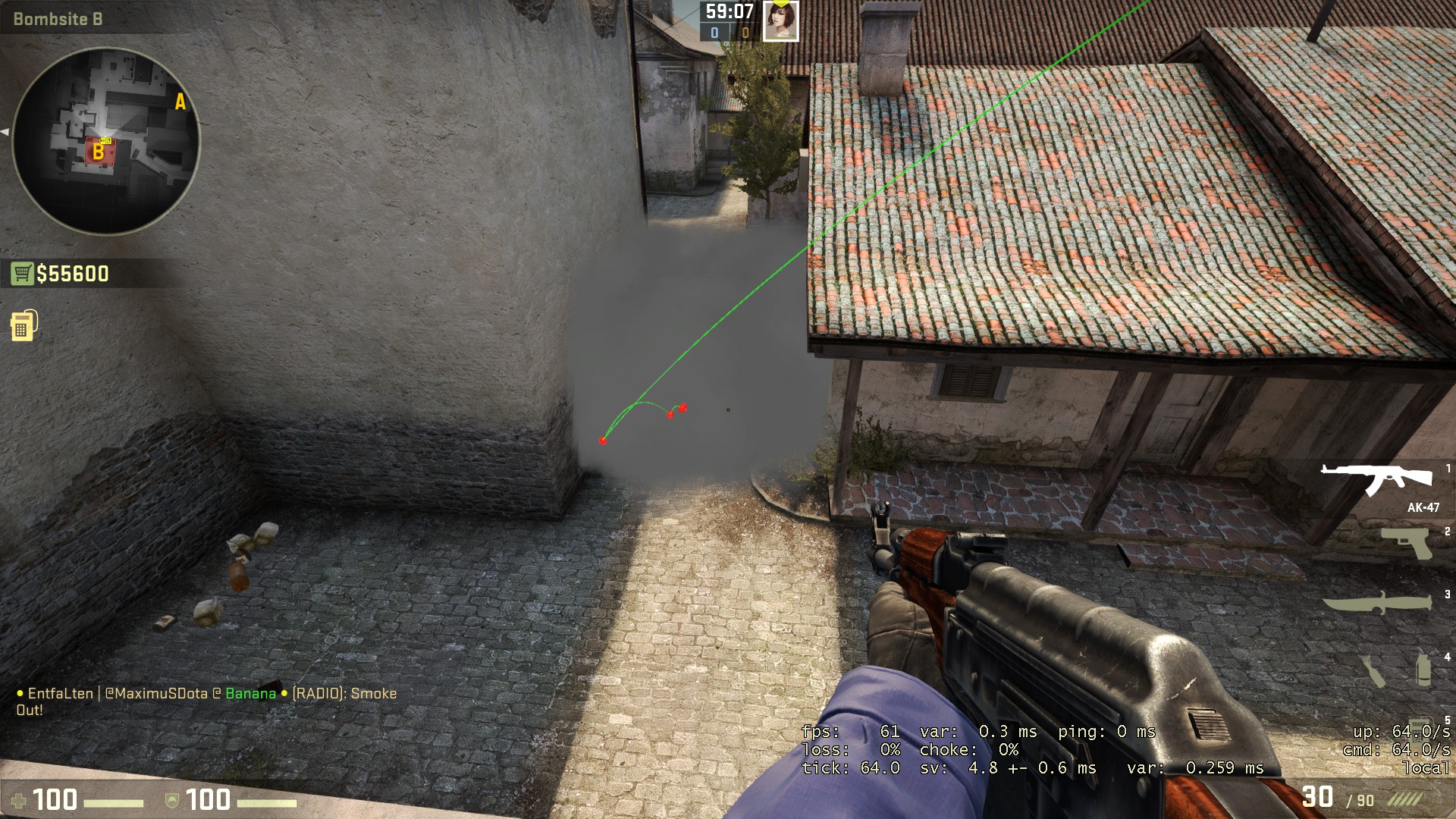1456x819 pixels.
Task: Select the smoke grenade canister icon
Action: point(1423,669)
